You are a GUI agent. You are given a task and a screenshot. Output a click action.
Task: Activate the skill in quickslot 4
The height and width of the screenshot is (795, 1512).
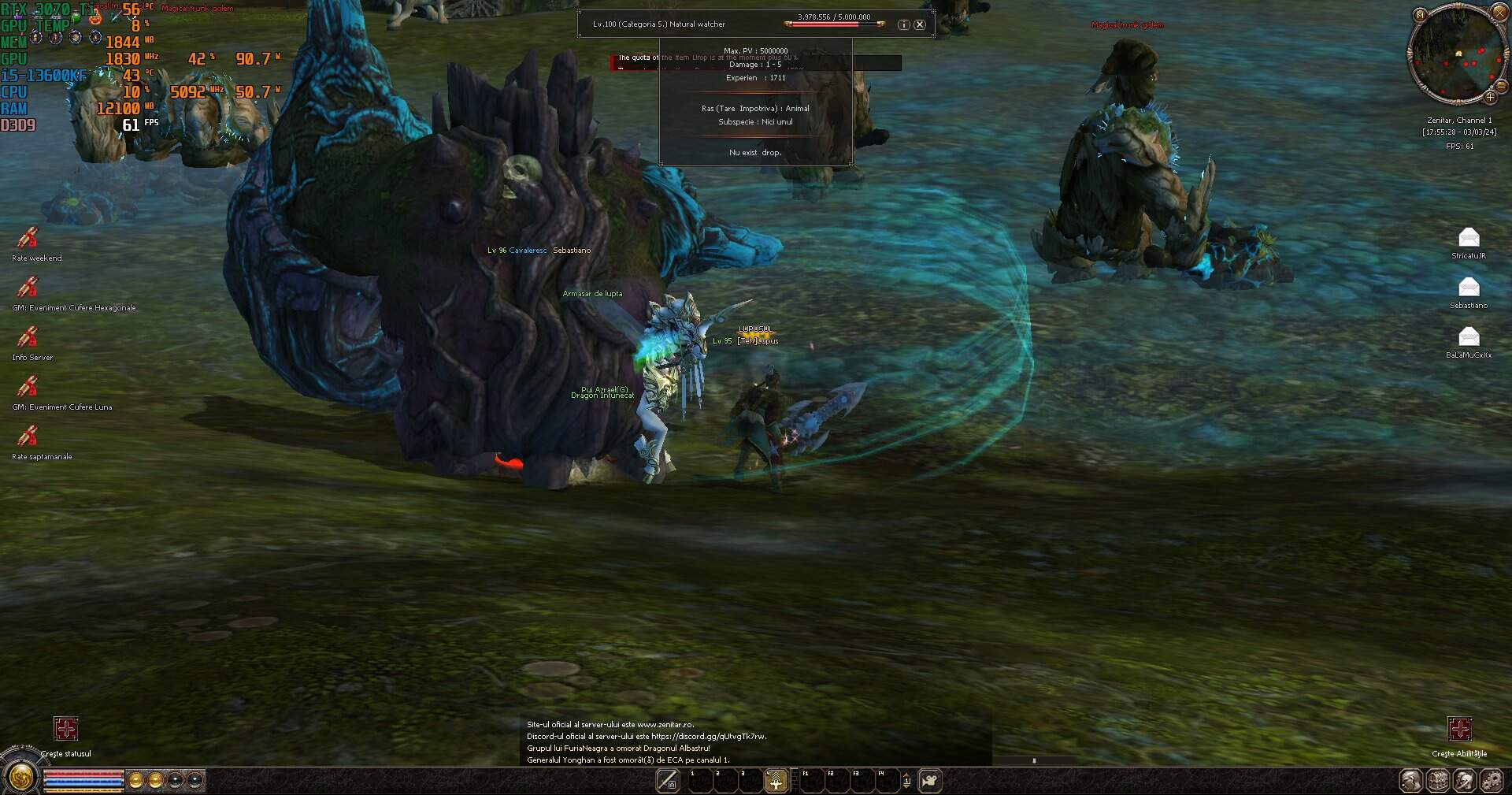(x=776, y=781)
